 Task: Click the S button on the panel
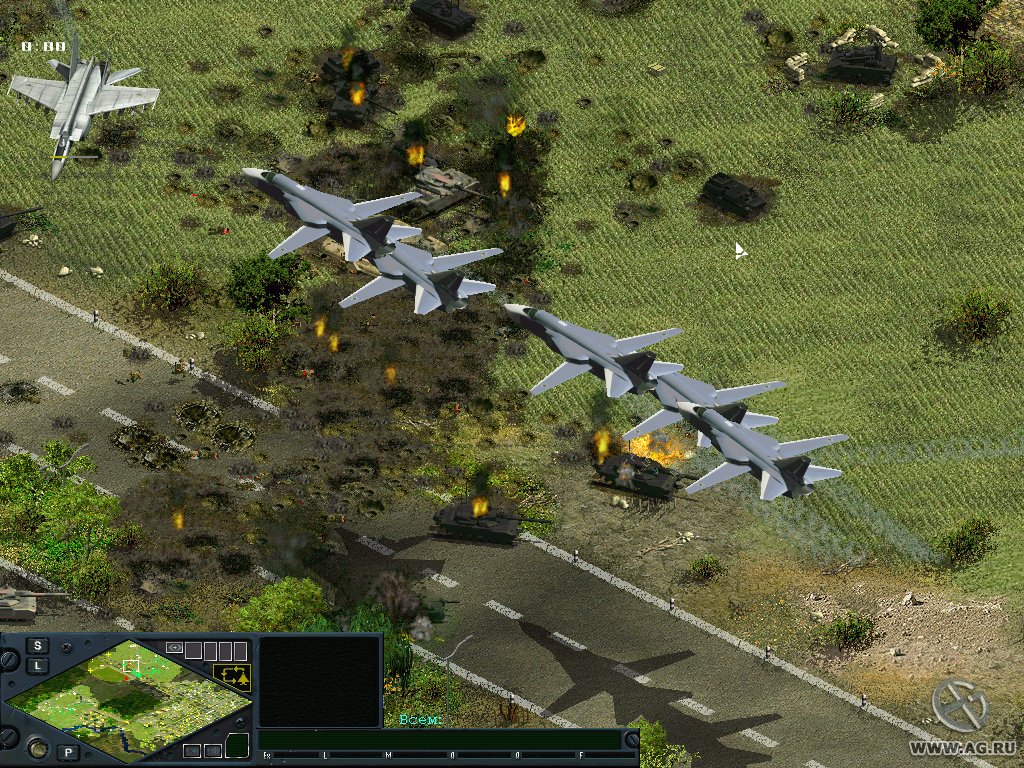pos(38,645)
